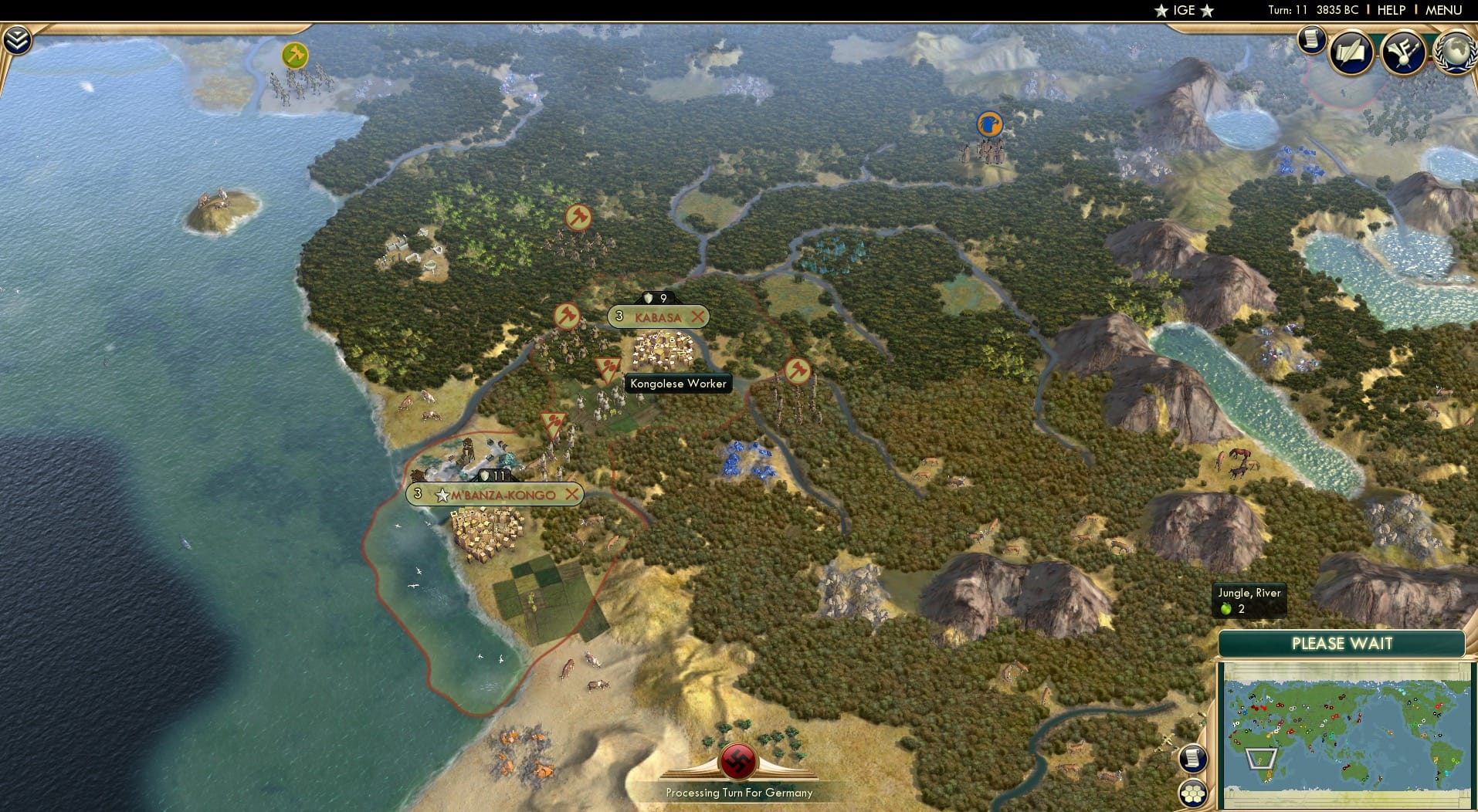This screenshot has width=1478, height=812.
Task: Click the X beside Kabasa's name
Action: [x=699, y=316]
